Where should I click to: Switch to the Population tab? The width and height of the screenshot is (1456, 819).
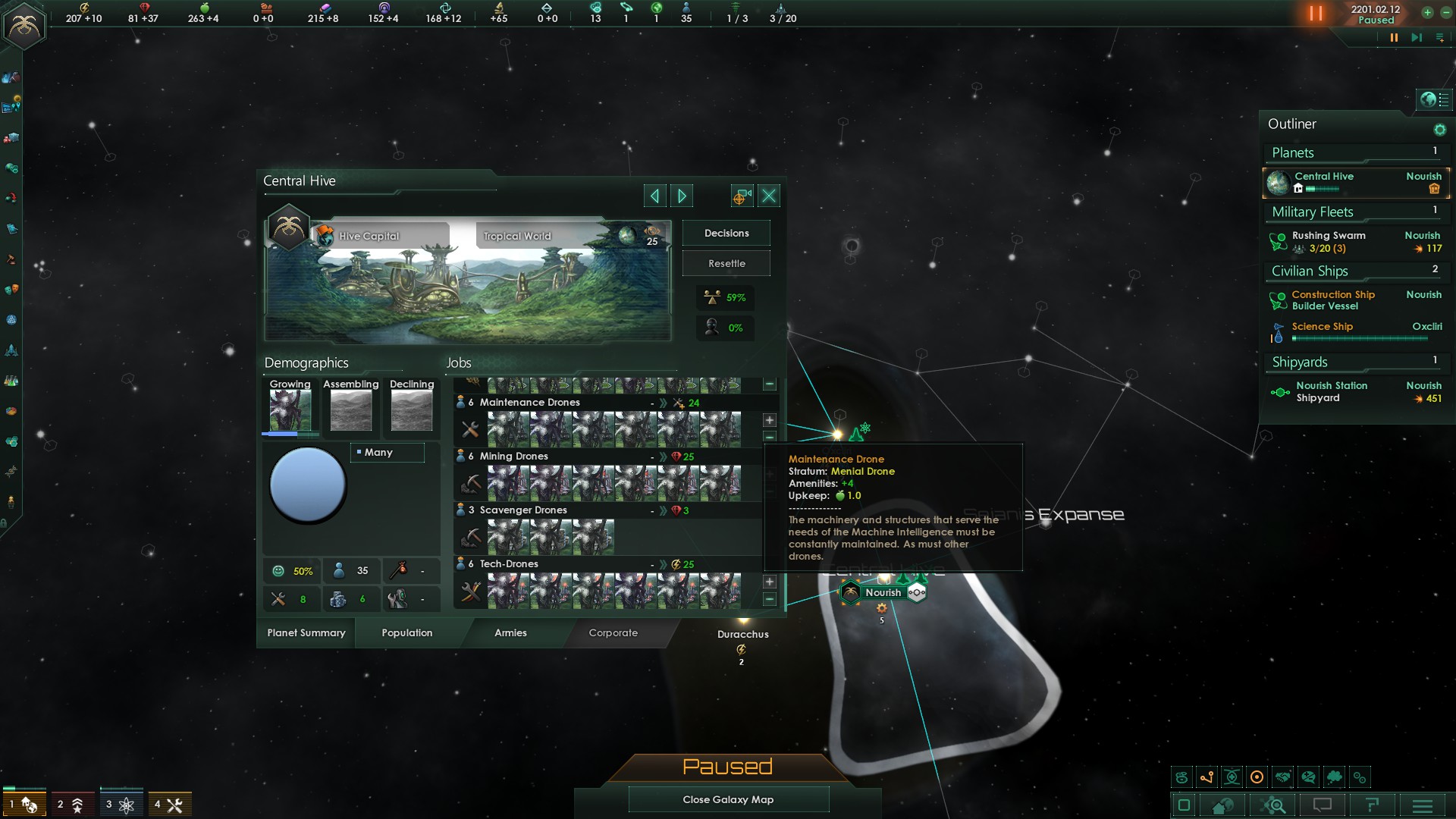point(406,633)
